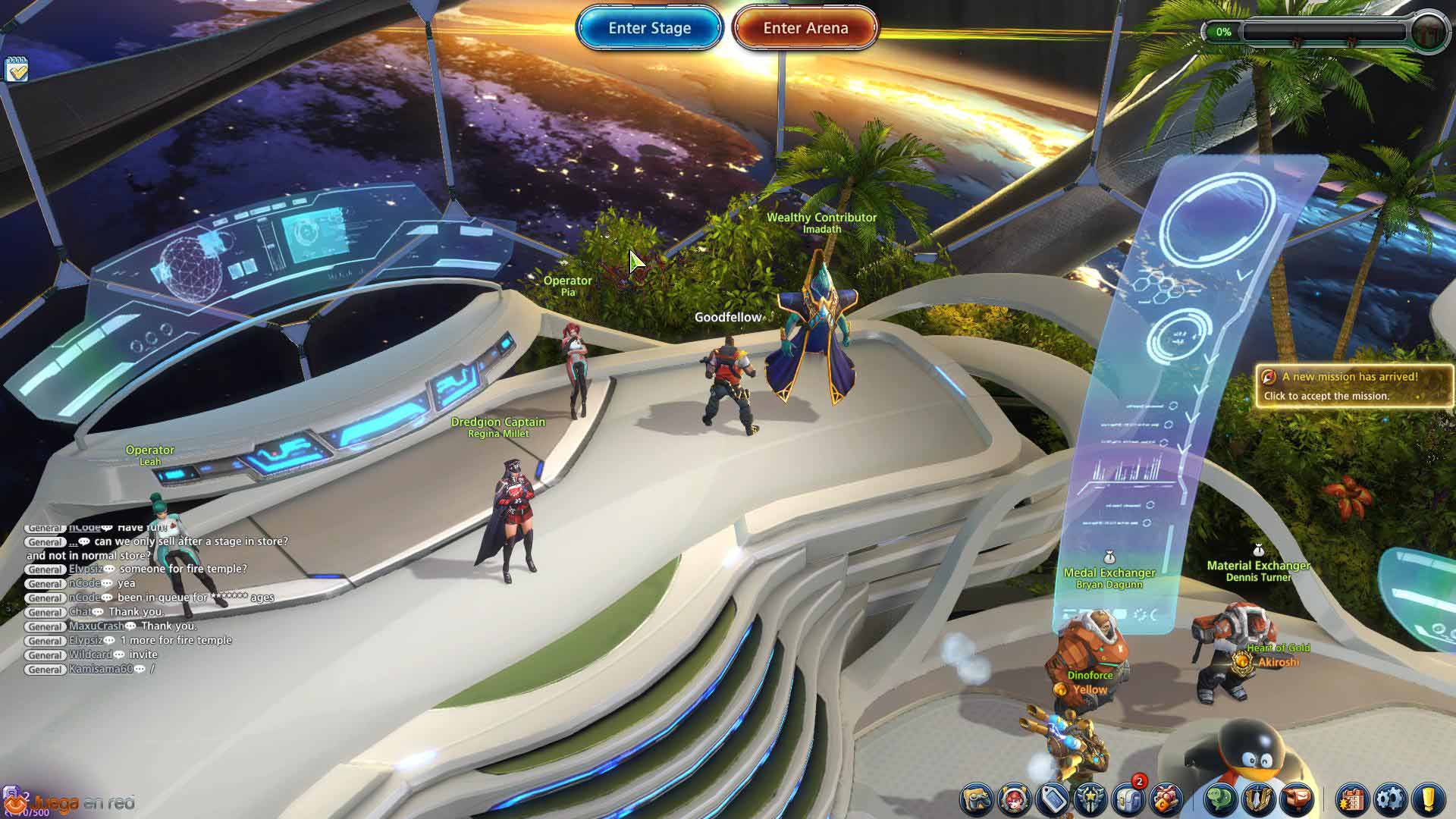Open the locker icon with notification badge

[1127, 799]
